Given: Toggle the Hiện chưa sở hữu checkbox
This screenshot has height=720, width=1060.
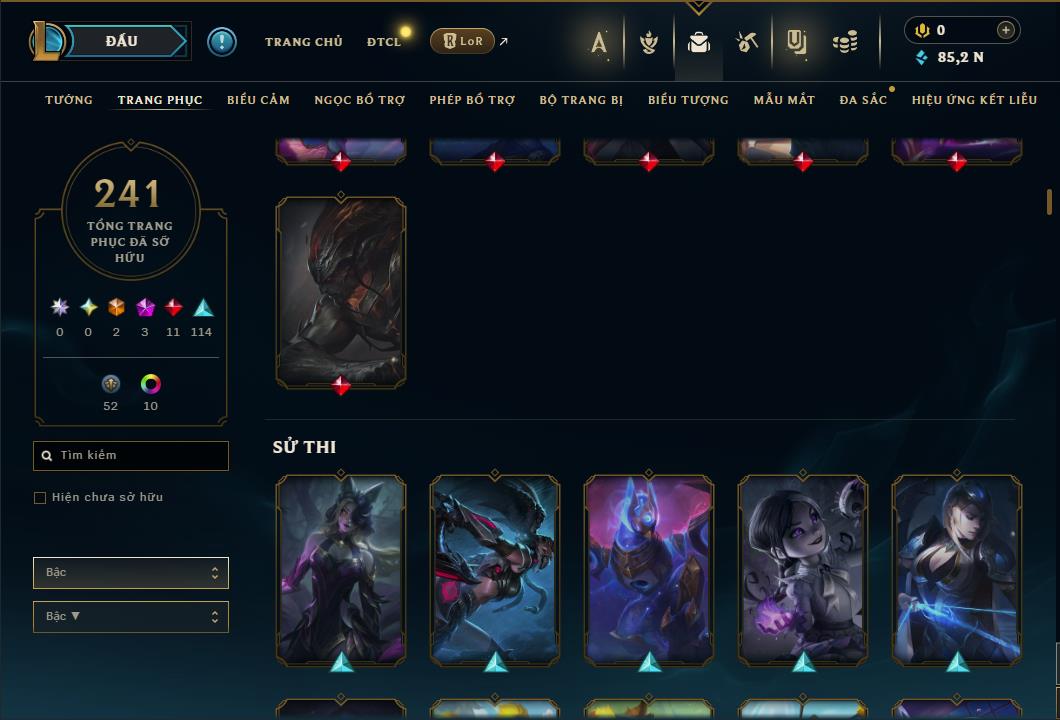Looking at the screenshot, I should (x=40, y=498).
